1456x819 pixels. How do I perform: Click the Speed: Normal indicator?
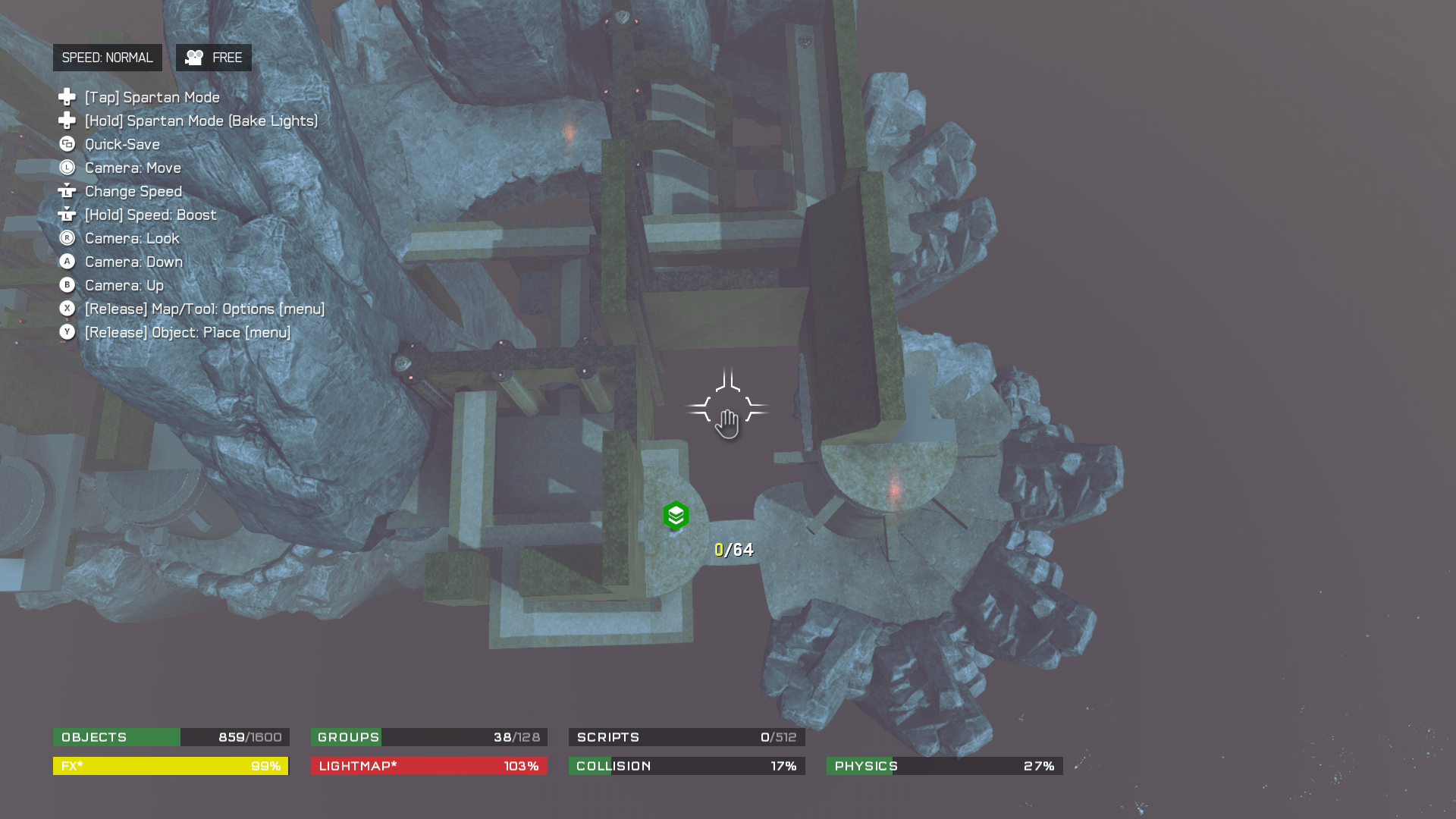pos(107,58)
